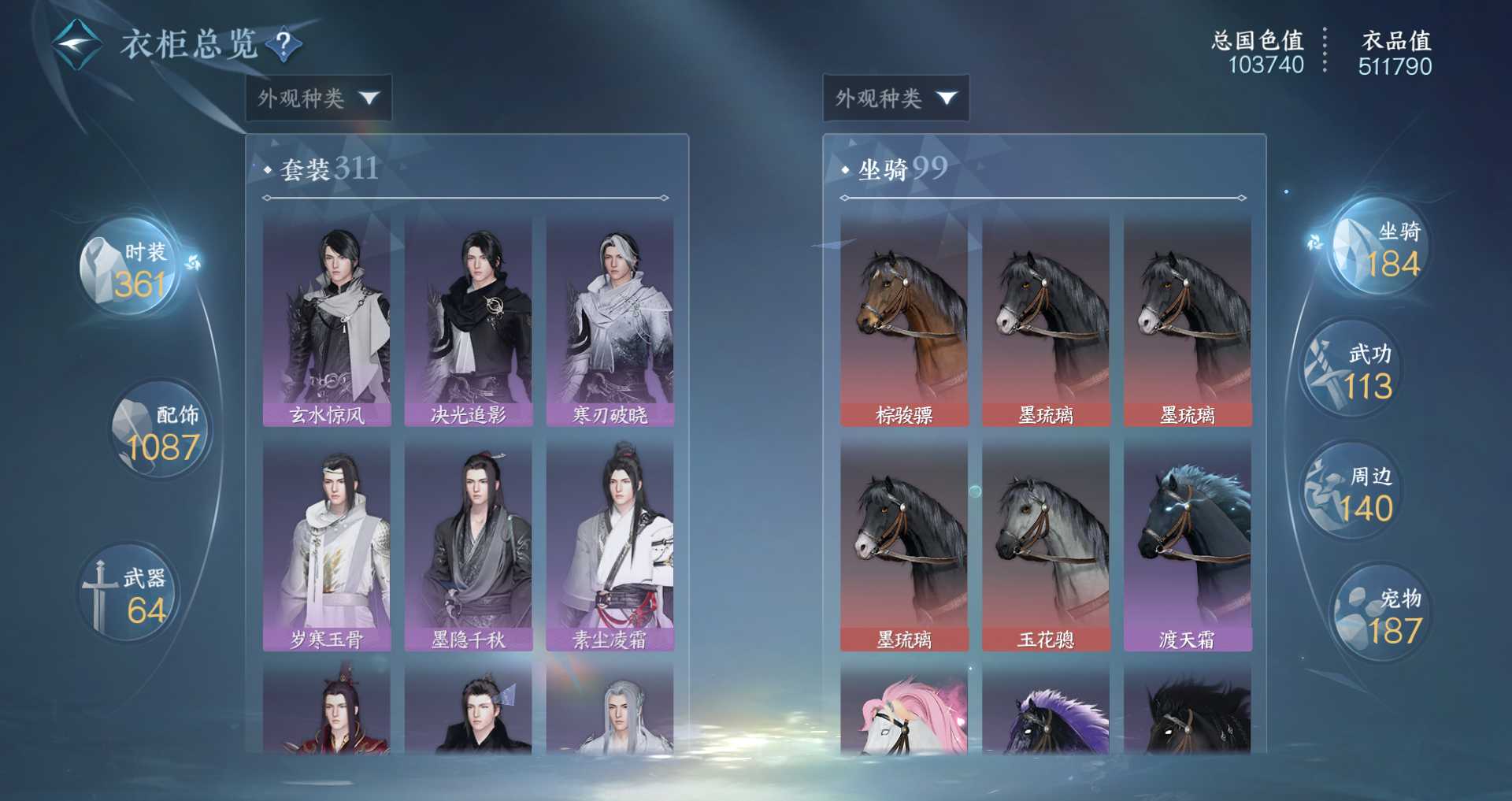Viewport: 1512px width, 801px height.
Task: Select the 坐骑 184 category bubble
Action: [1381, 248]
